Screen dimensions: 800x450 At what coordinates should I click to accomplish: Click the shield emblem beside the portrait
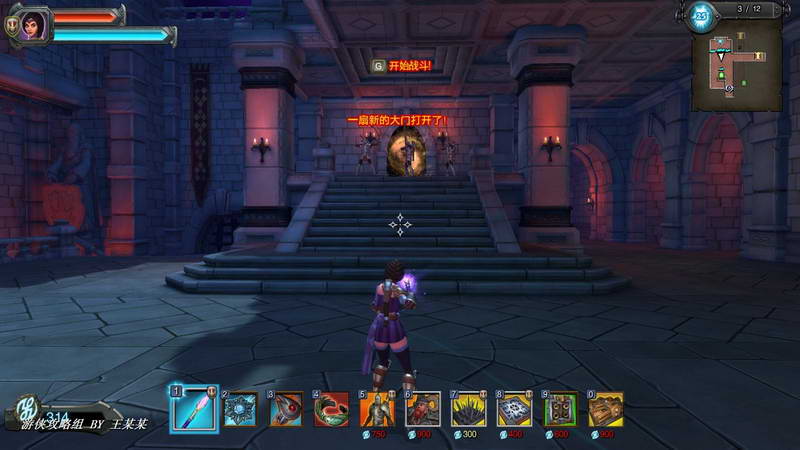[x=12, y=29]
